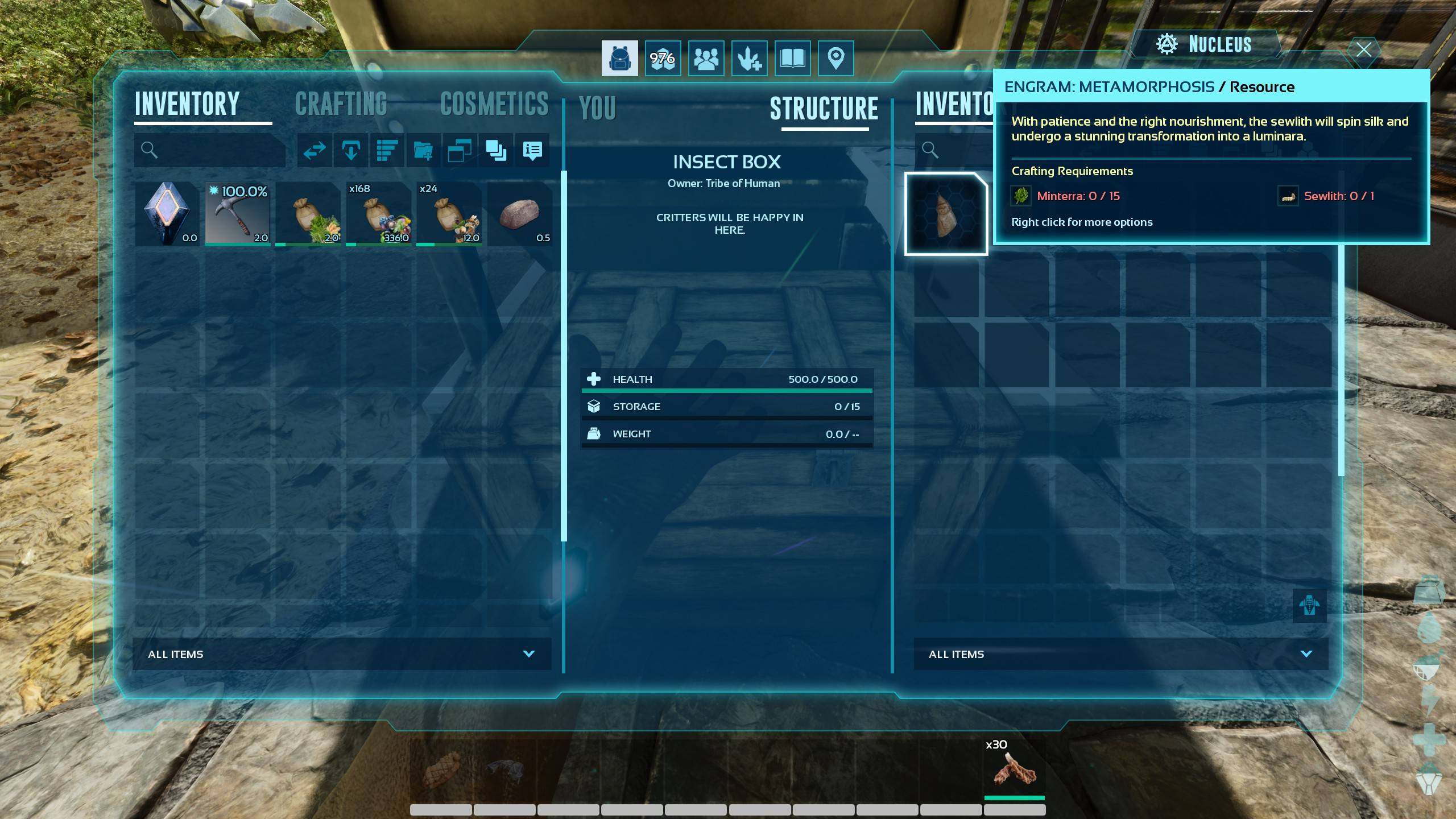The height and width of the screenshot is (819, 1456).
Task: Open the map pin screen
Action: click(835, 58)
